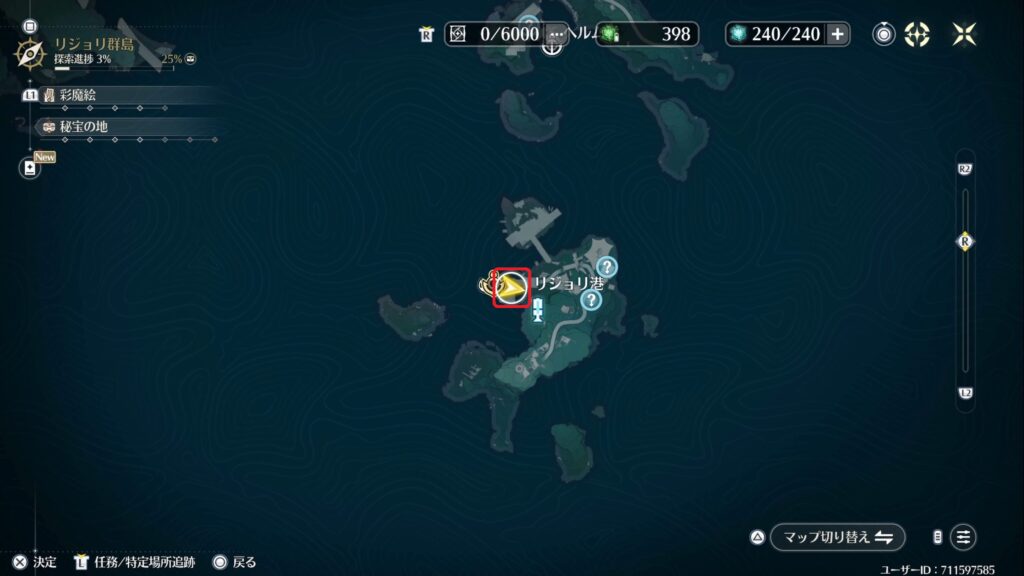Select the リジョリ港 location label
The image size is (1024, 576).
567,284
